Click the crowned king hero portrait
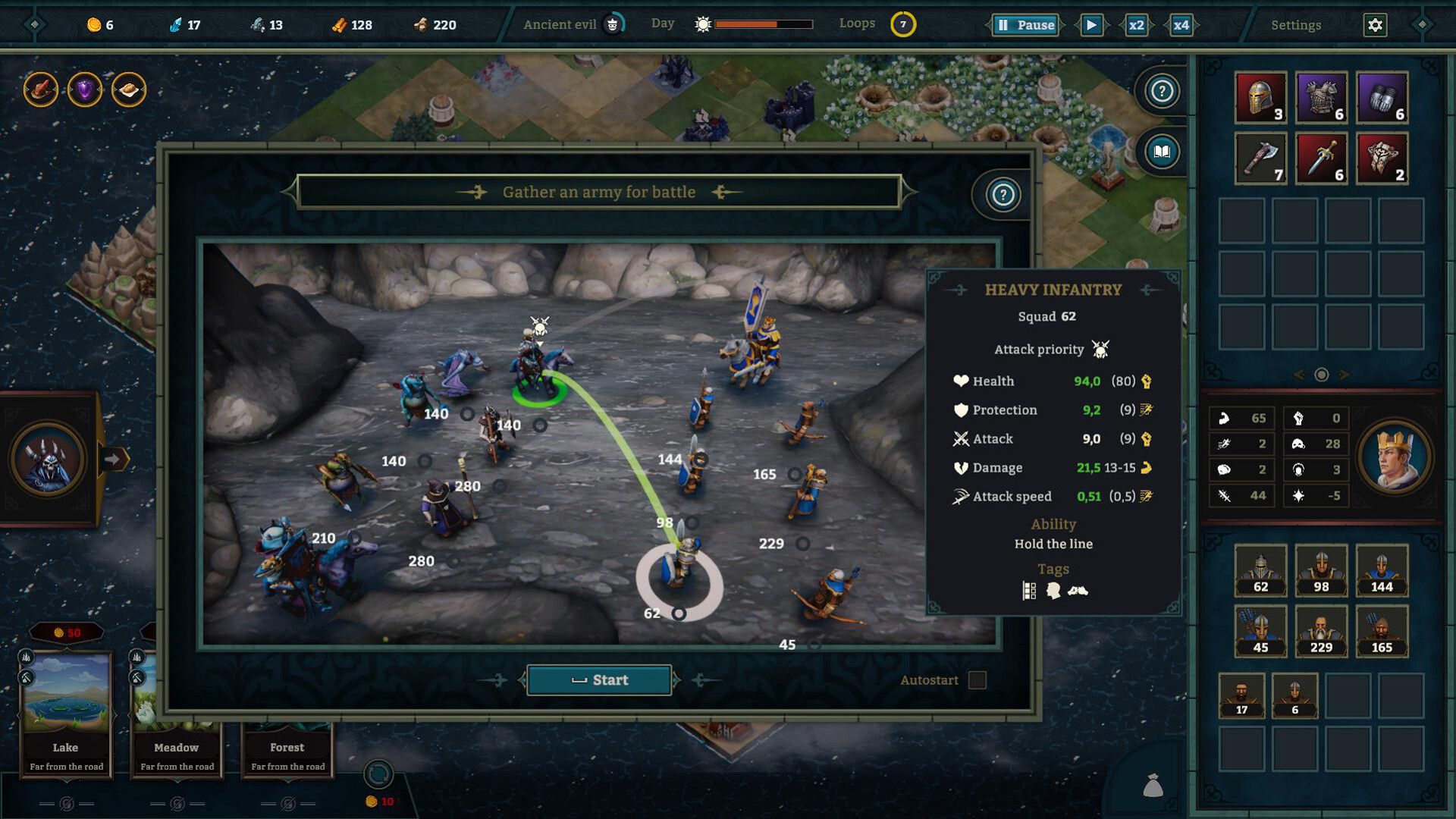1456x819 pixels. (1395, 457)
